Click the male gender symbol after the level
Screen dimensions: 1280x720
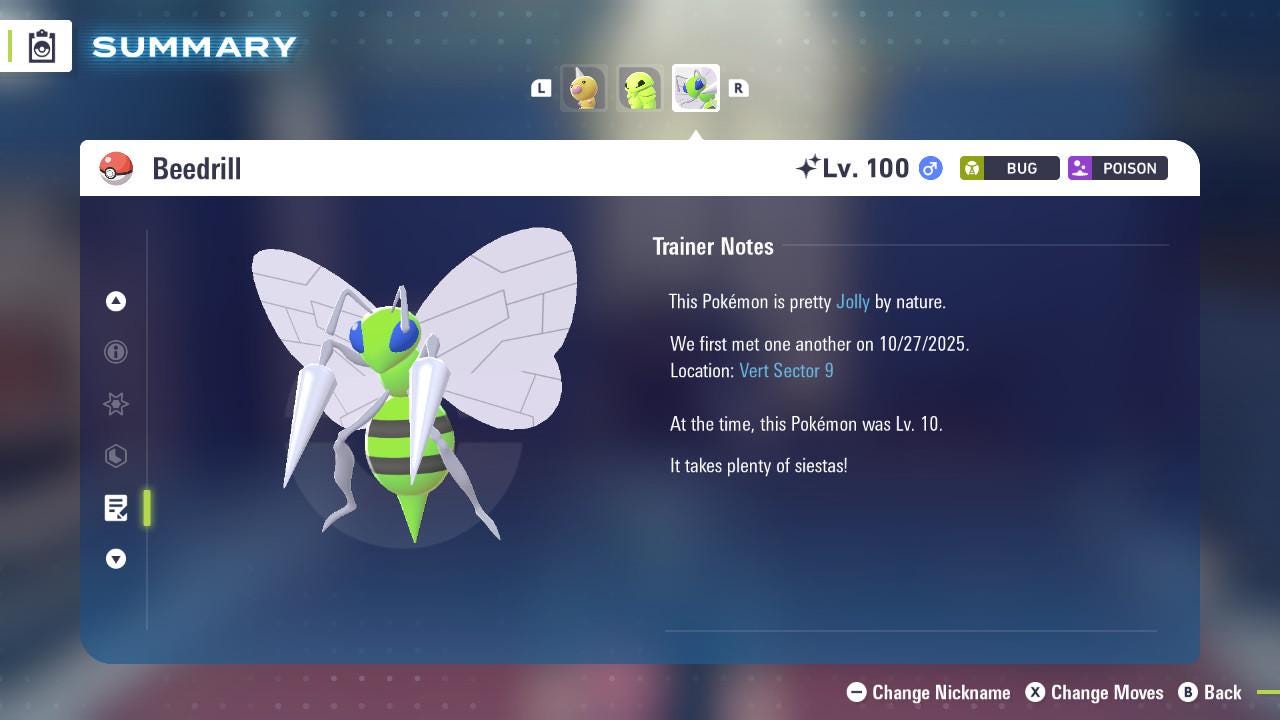tap(928, 168)
